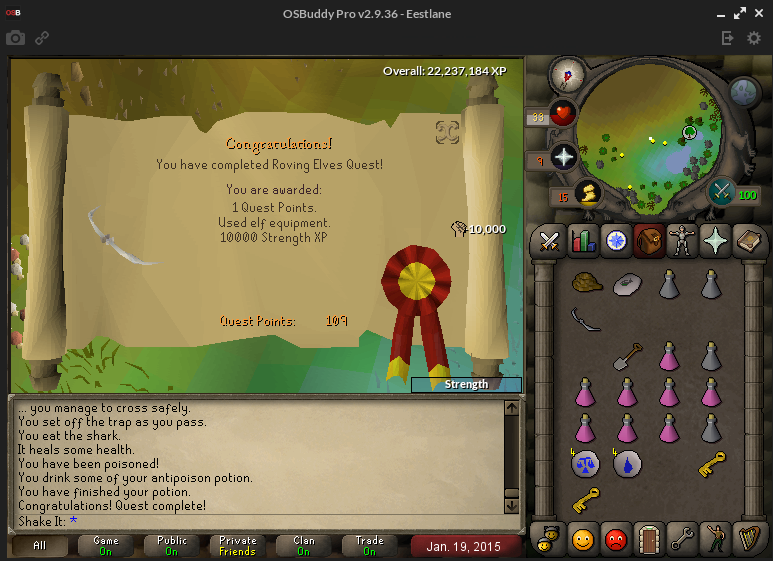
Task: Activate quick prayers via the prayer orb
Action: (564, 157)
